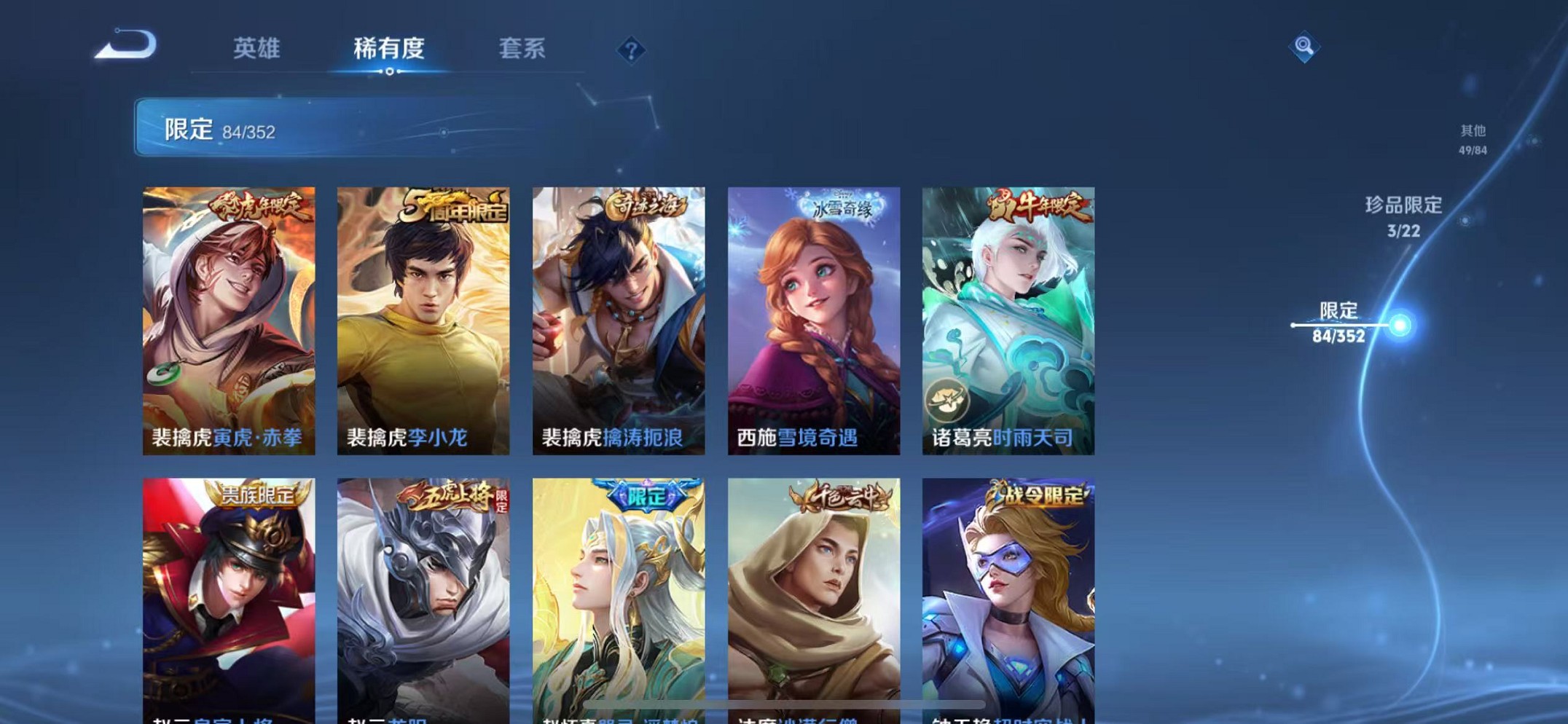Click the circular lotus badge on 诸葛亮时雨天司 card
Viewport: 1568px width, 724px height.
click(x=946, y=398)
